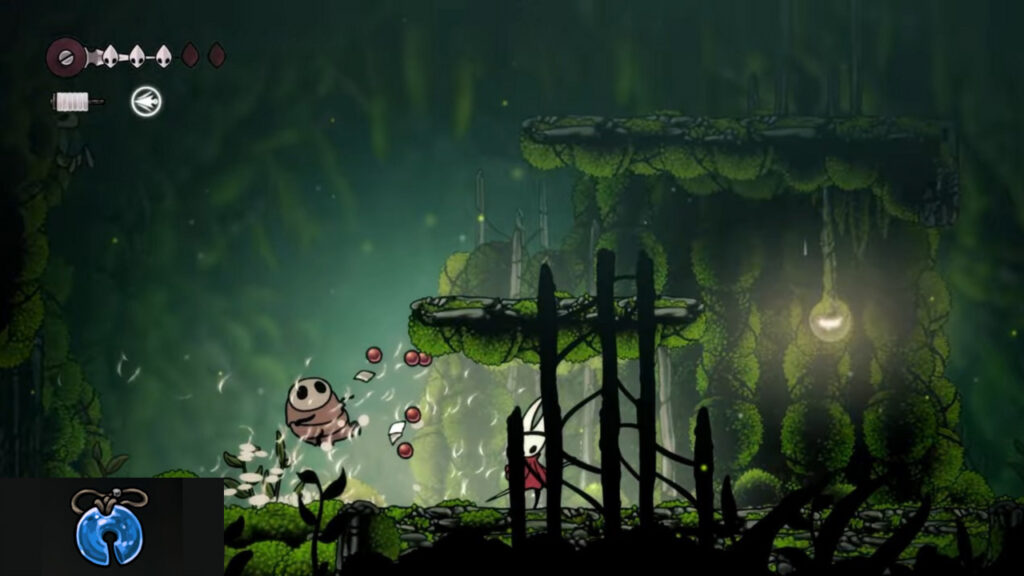Click the dark red silk spool emblem
1024x576 pixels.
coord(66,56)
